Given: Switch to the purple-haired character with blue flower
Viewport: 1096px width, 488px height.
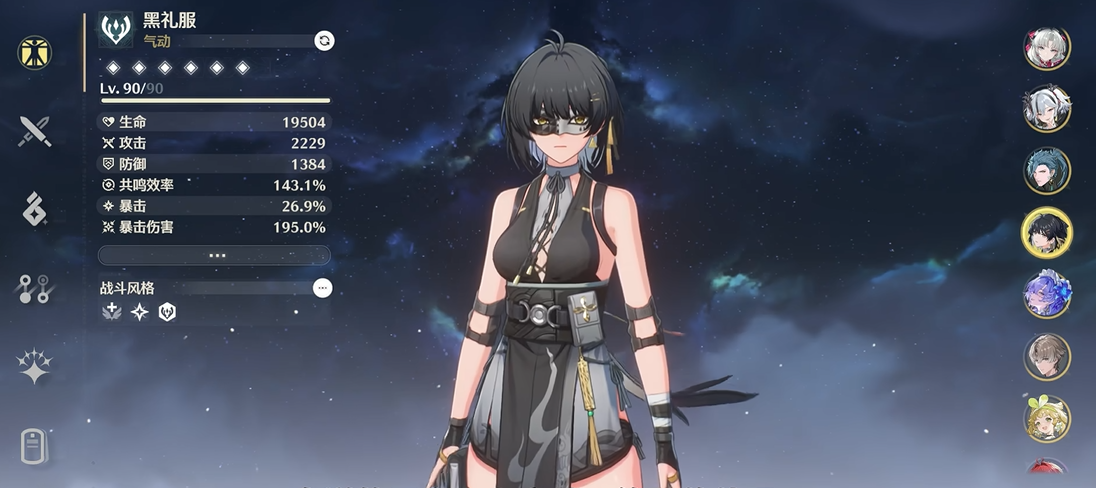Looking at the screenshot, I should [x=1047, y=295].
